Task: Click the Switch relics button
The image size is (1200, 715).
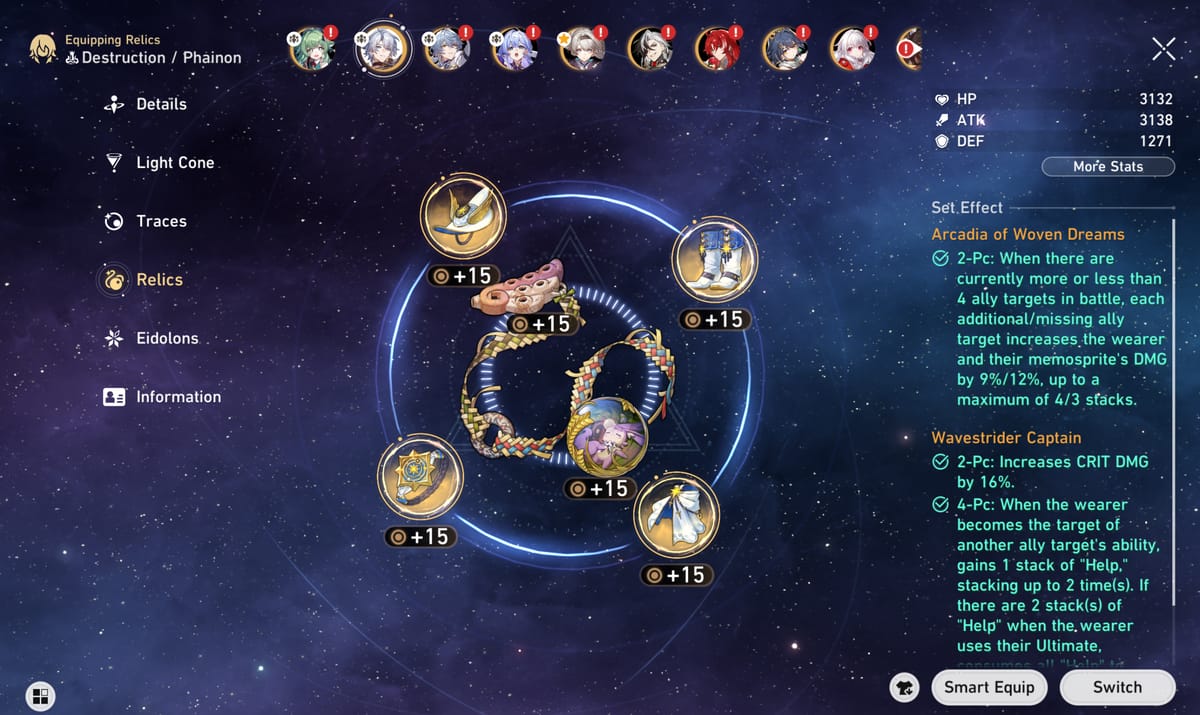Action: tap(1117, 687)
